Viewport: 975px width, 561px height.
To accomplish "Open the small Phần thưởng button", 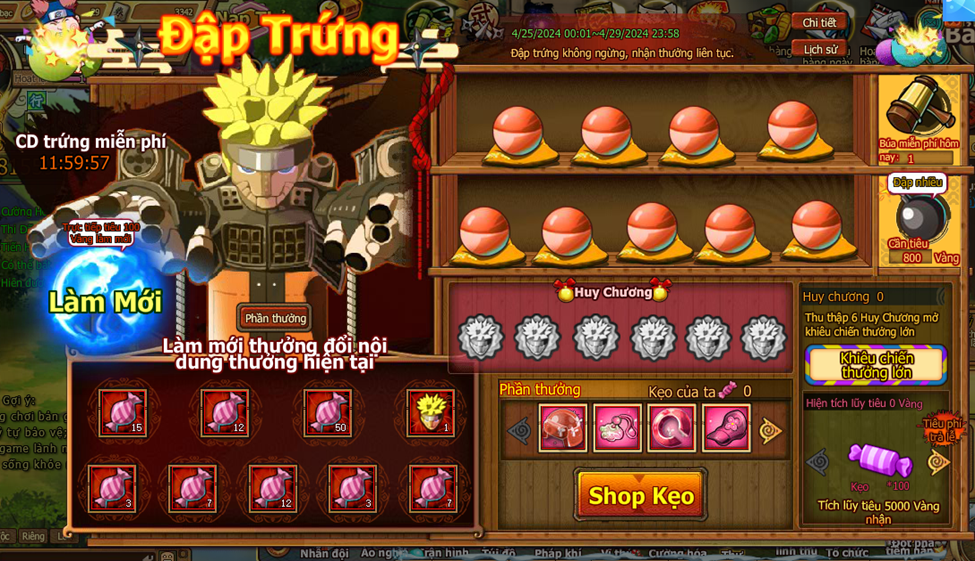I will pyautogui.click(x=275, y=318).
